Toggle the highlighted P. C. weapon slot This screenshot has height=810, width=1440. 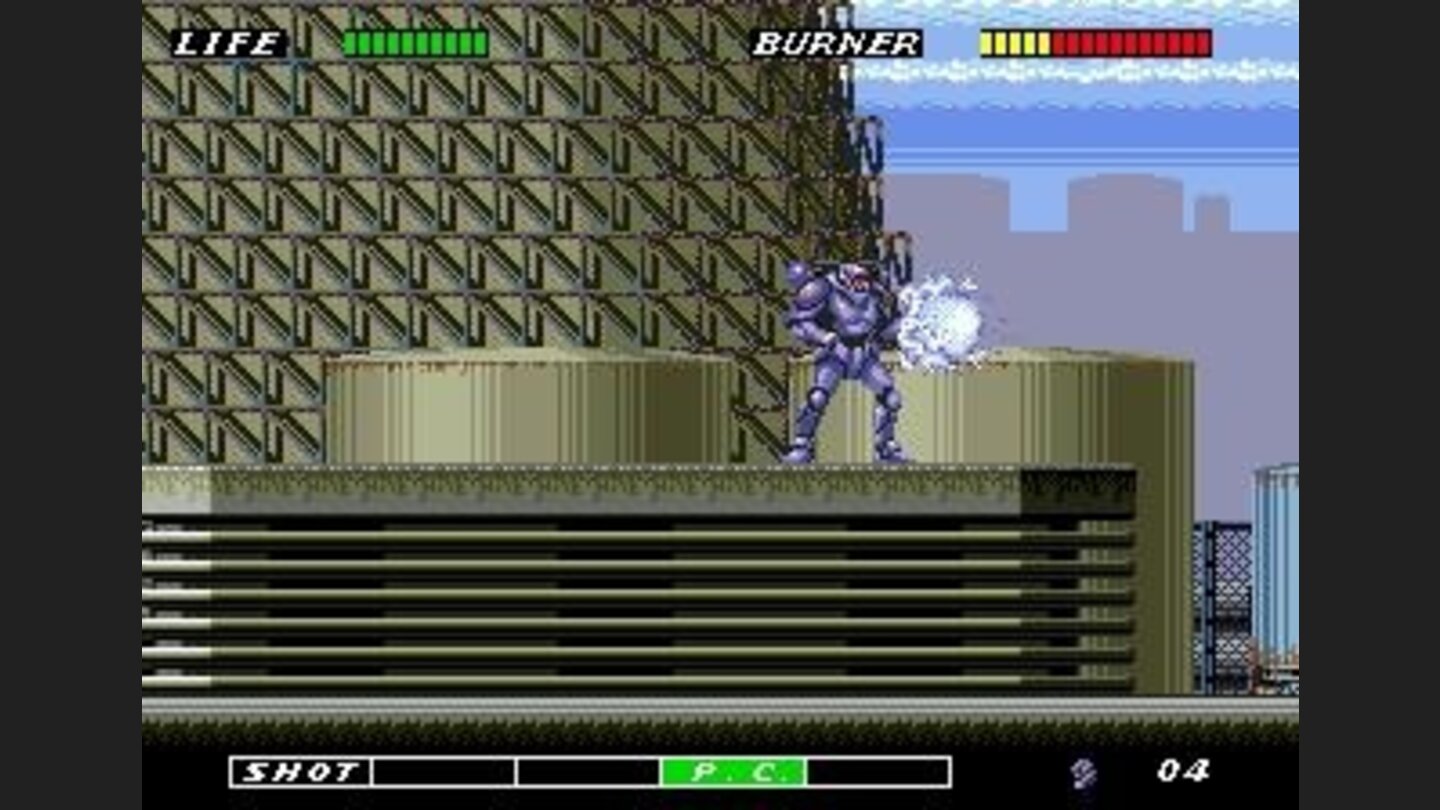pyautogui.click(x=735, y=770)
